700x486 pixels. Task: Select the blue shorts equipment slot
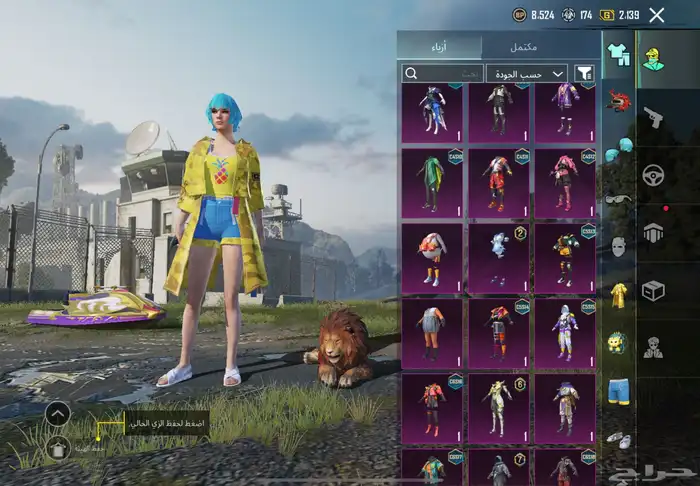click(x=618, y=389)
